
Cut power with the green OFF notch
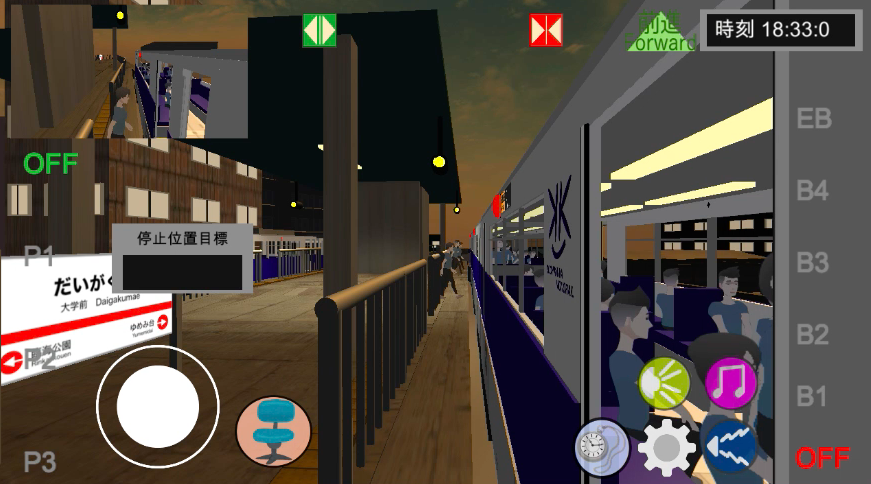[x=51, y=163]
